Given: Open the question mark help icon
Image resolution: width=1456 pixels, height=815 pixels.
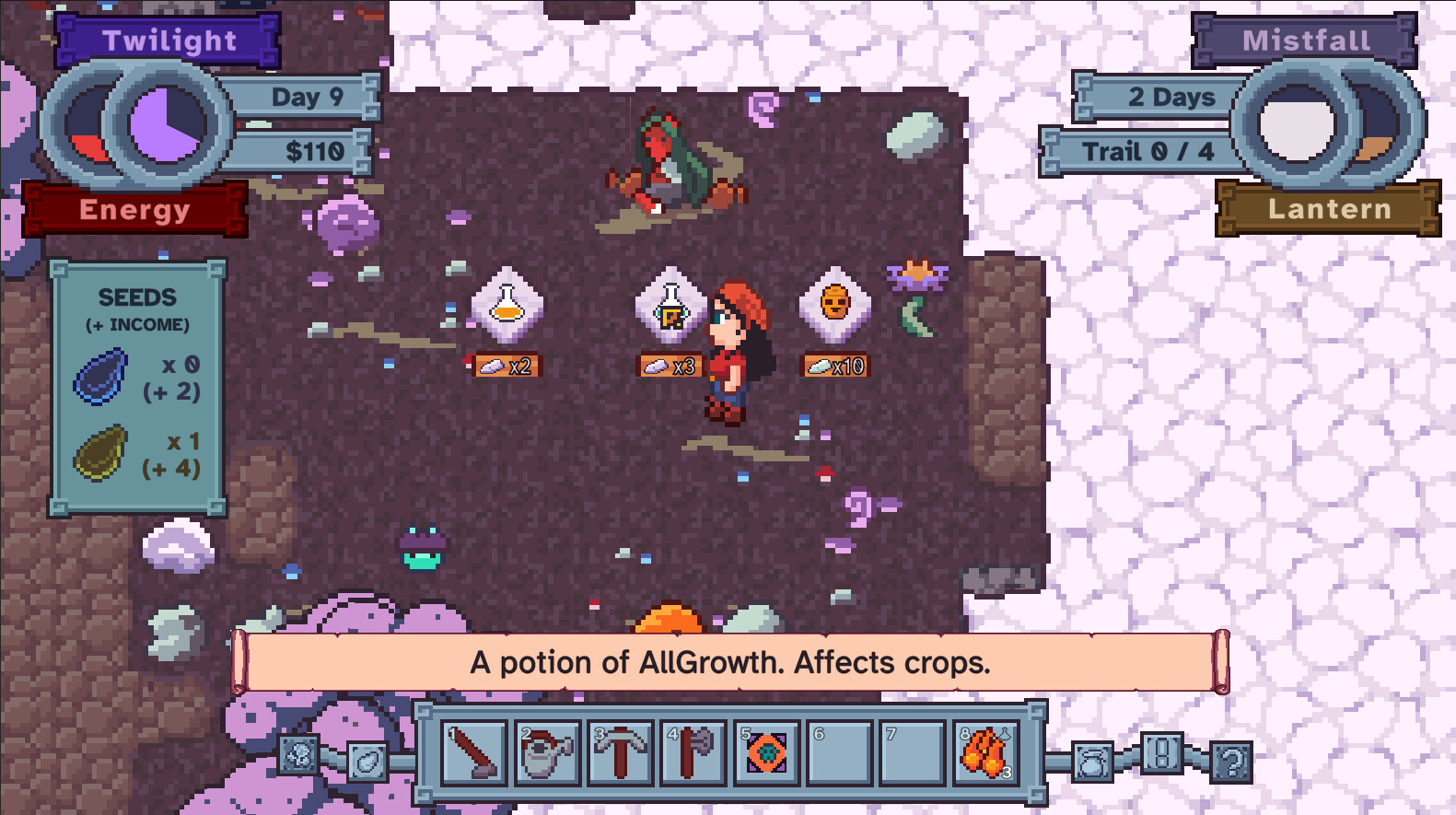Looking at the screenshot, I should click(x=1232, y=762).
